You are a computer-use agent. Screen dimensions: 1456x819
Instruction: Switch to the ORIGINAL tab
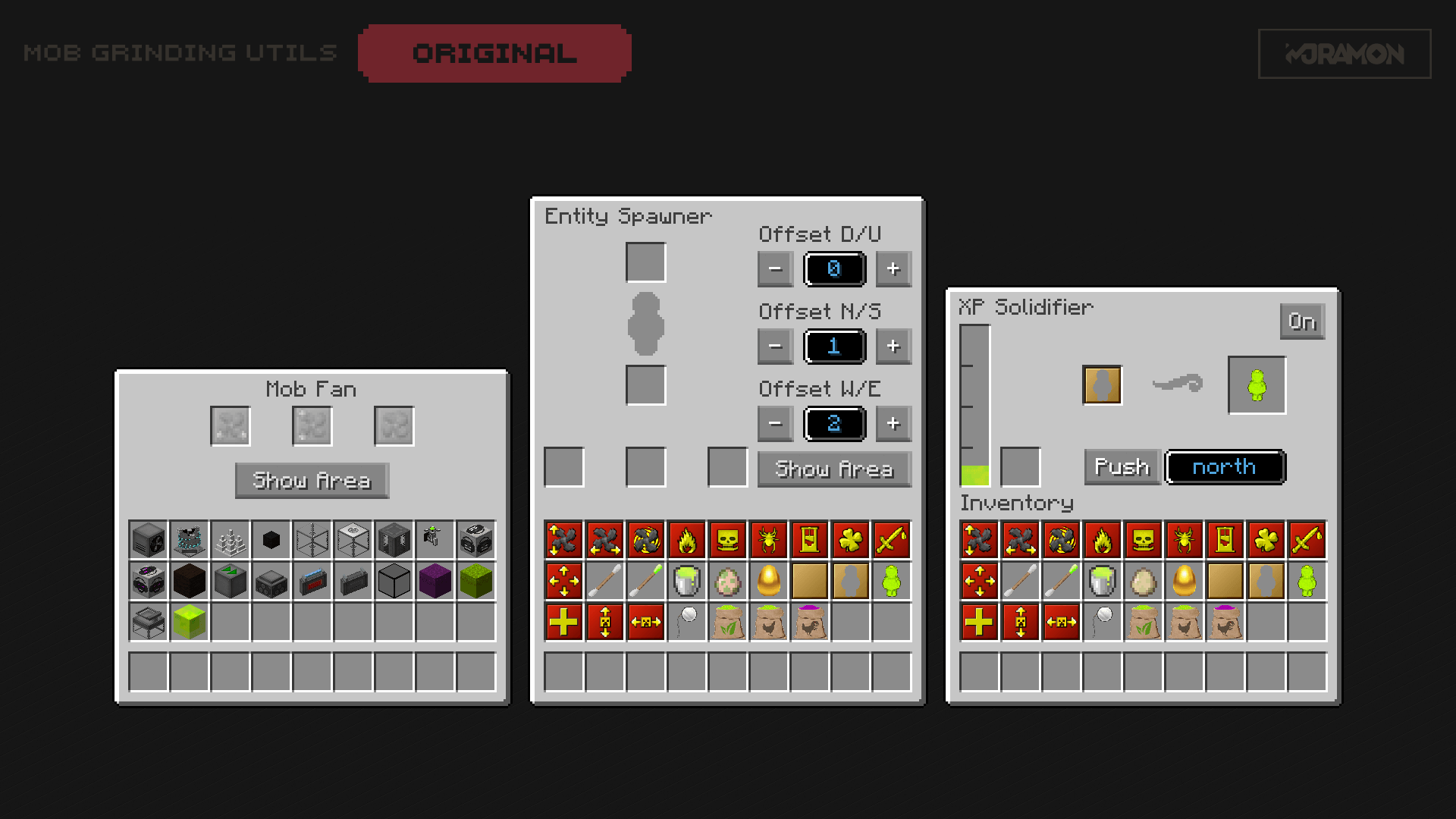(x=494, y=52)
